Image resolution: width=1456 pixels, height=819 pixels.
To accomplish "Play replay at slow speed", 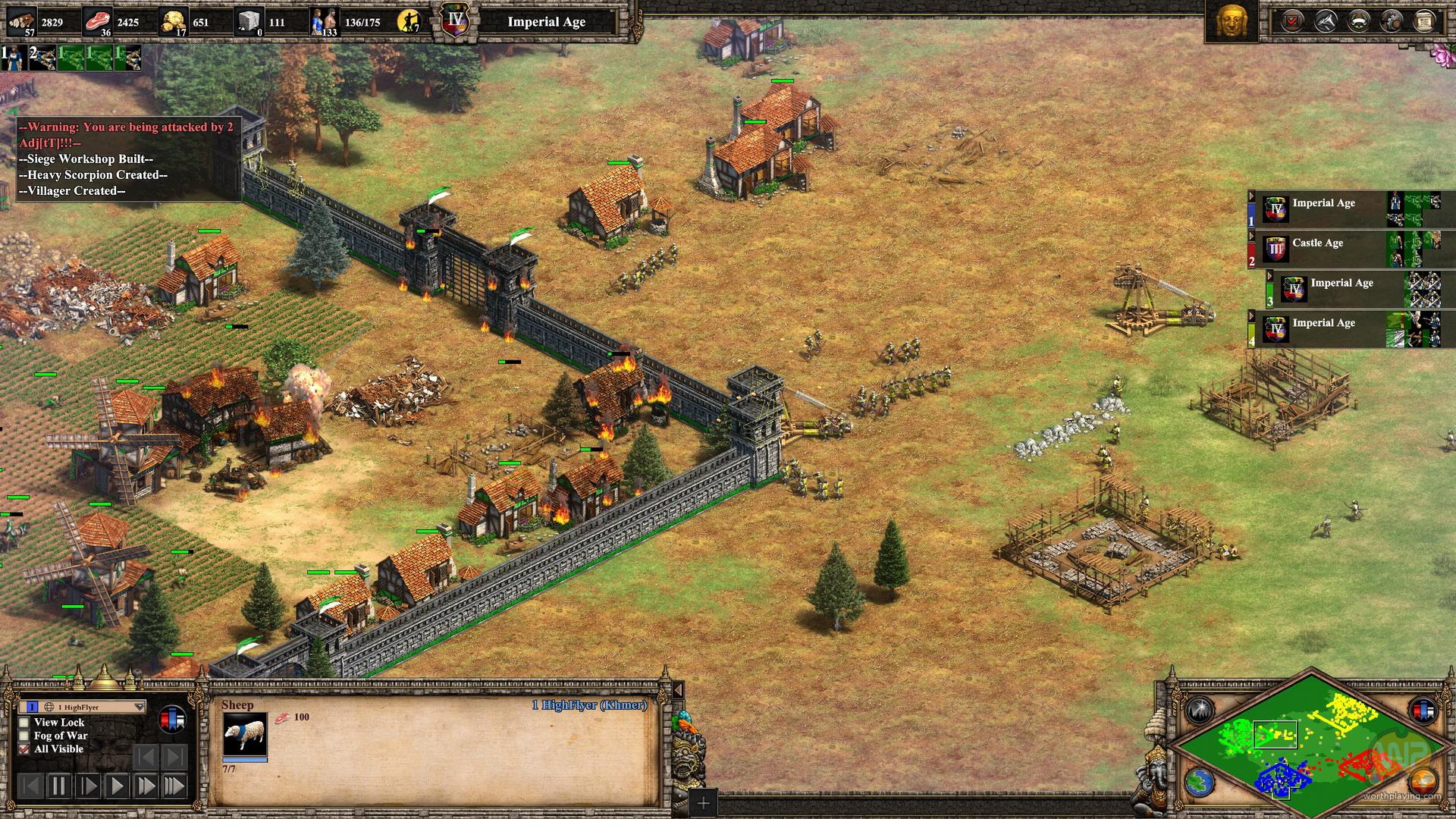I will tap(88, 786).
